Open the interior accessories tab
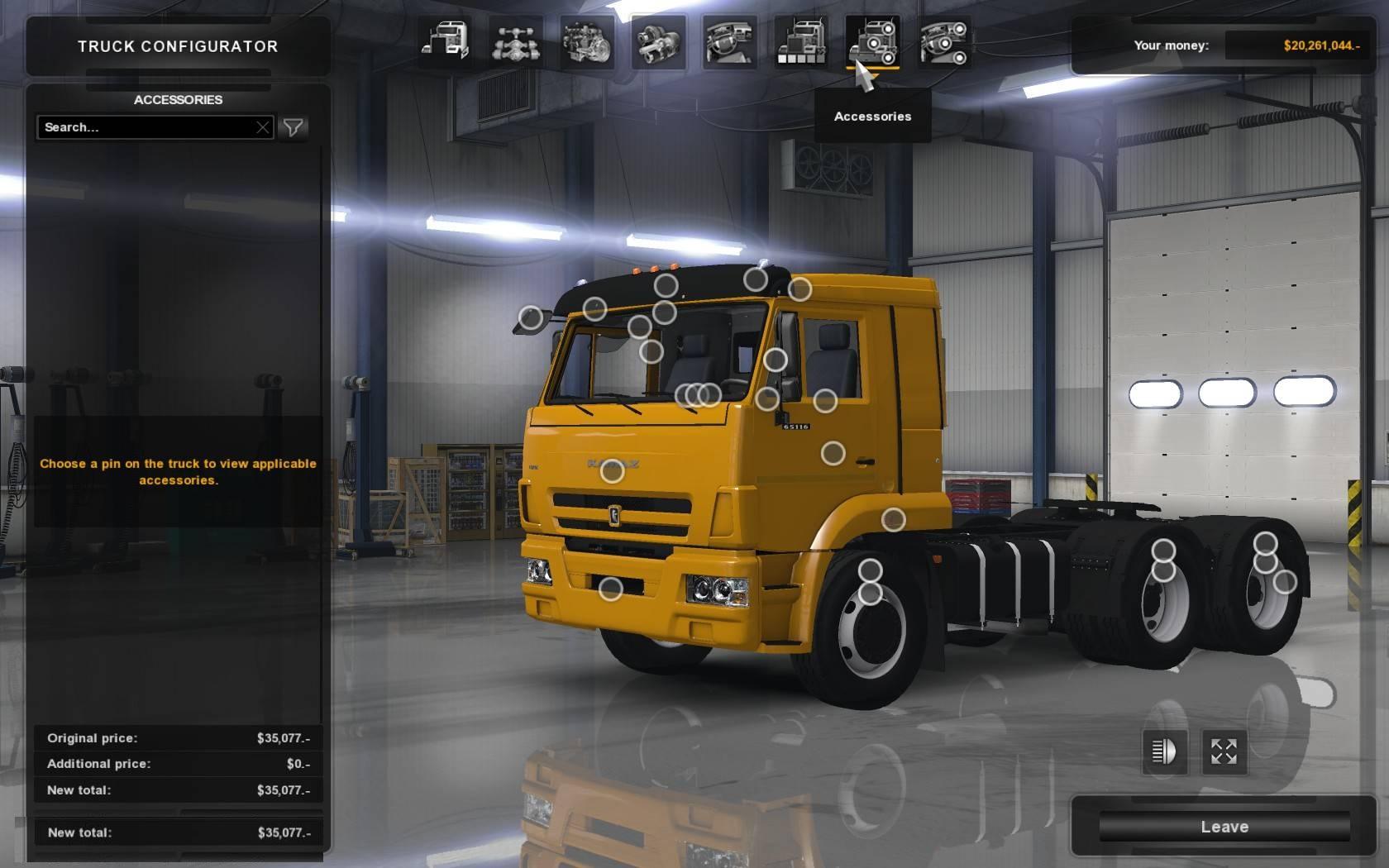The image size is (1389, 868). click(944, 41)
